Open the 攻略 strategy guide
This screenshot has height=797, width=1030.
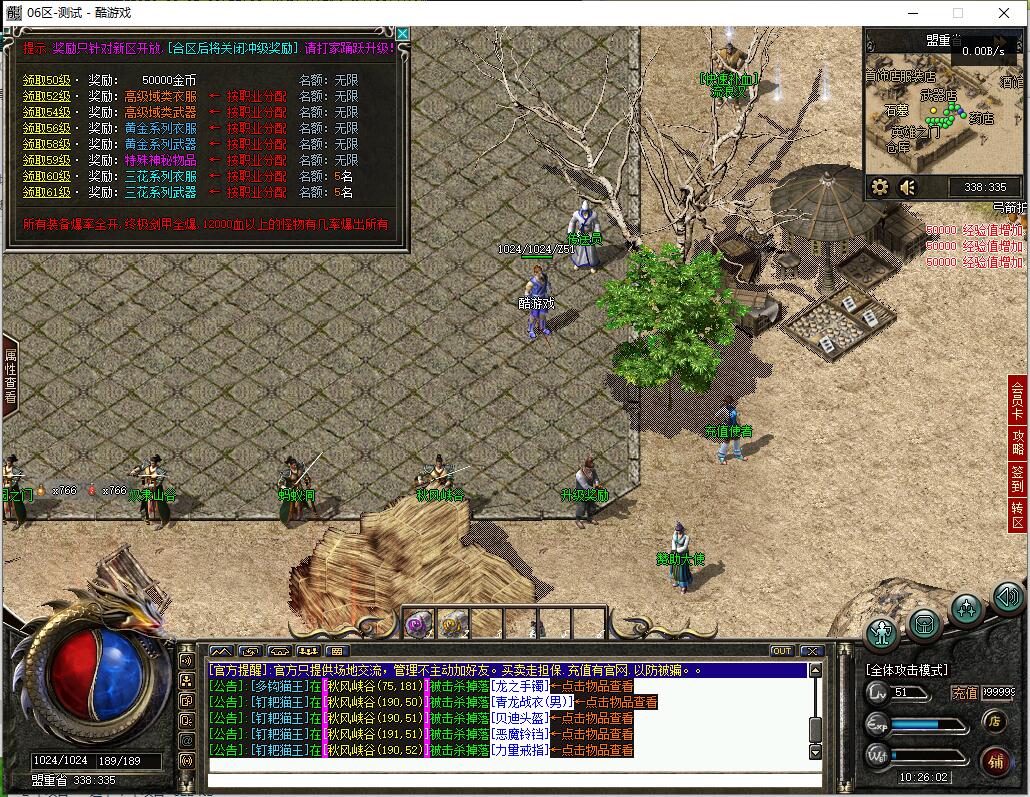[1018, 444]
